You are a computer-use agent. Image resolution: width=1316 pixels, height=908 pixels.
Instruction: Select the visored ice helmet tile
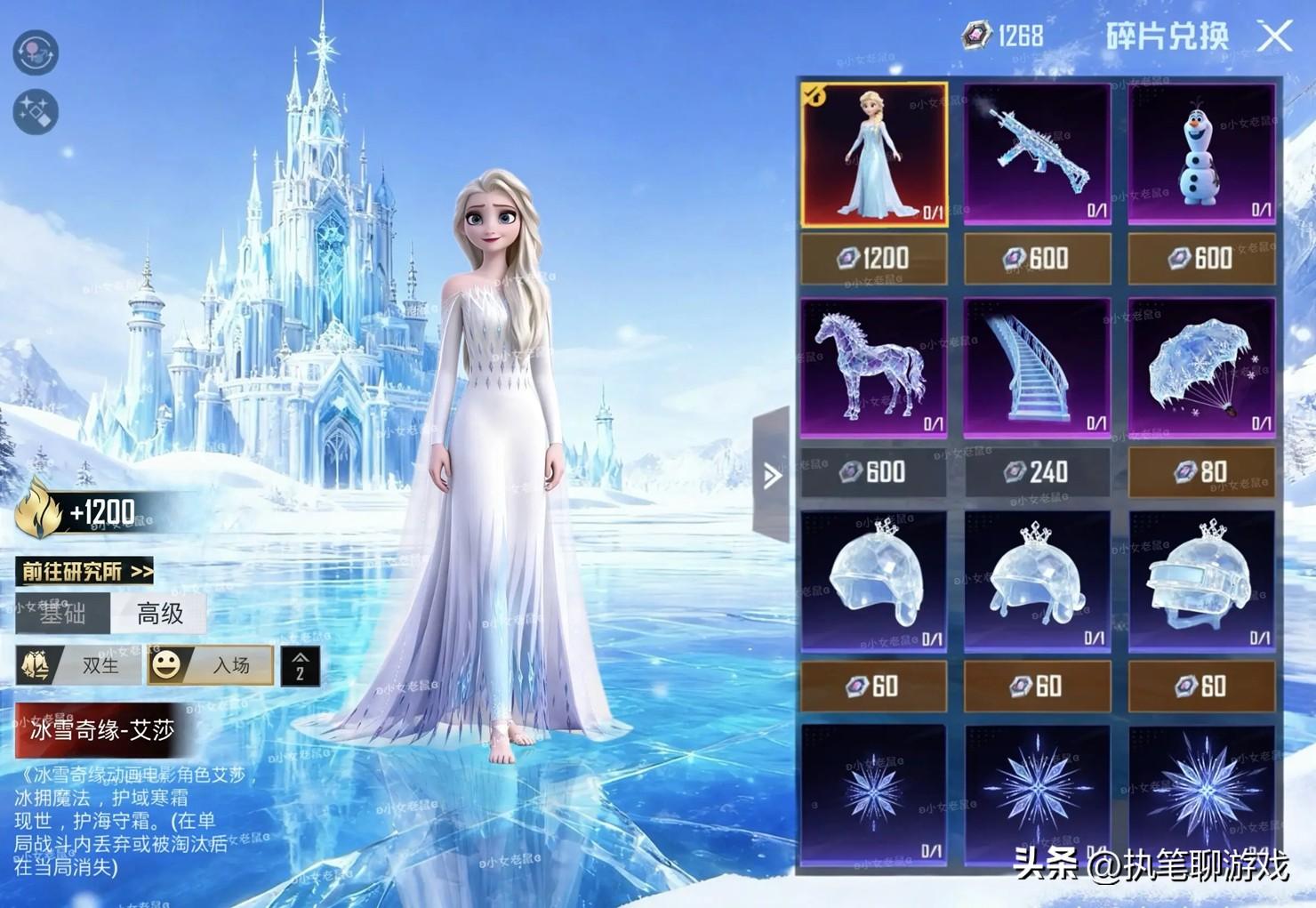pyautogui.click(x=1201, y=582)
